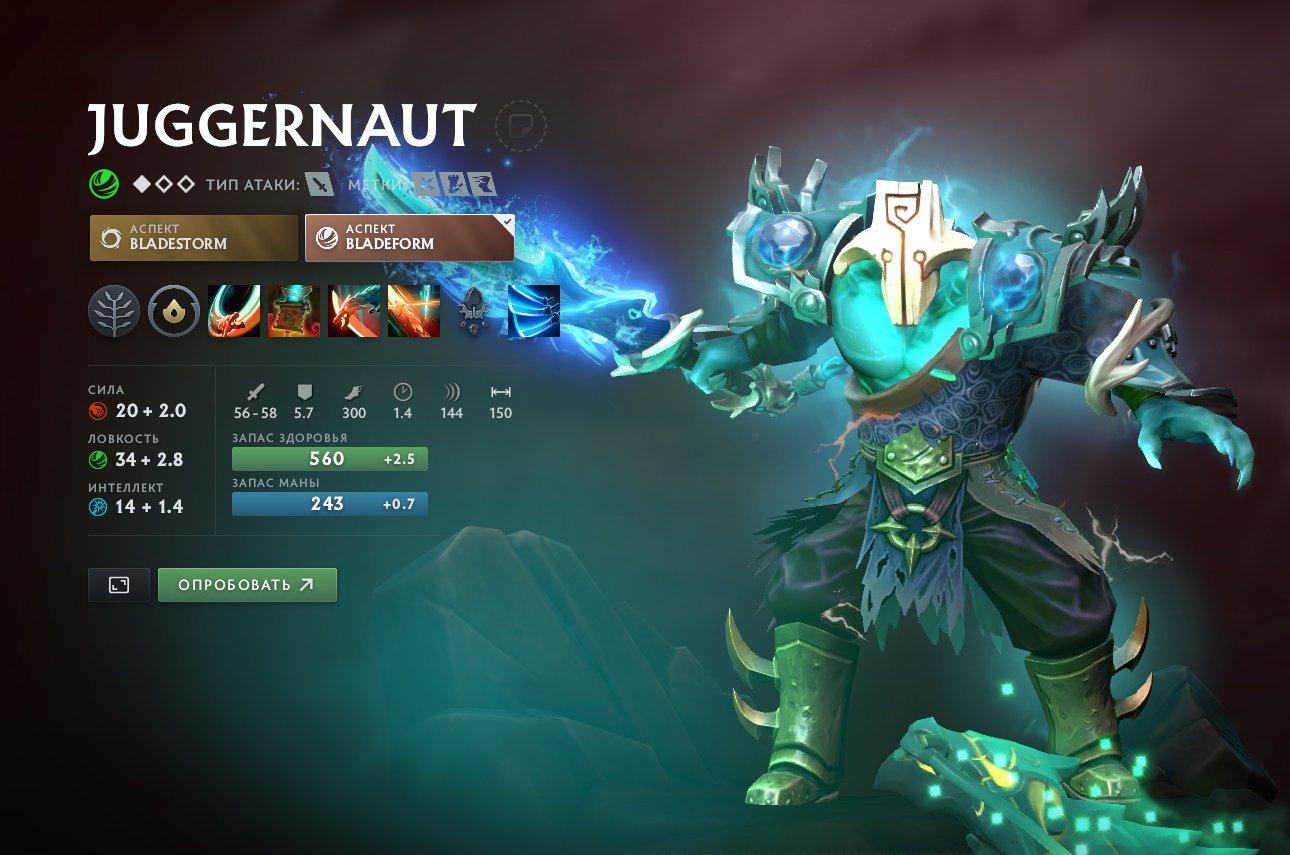The image size is (1290, 855).
Task: Click the attack speed clock stat icon
Action: tap(401, 393)
